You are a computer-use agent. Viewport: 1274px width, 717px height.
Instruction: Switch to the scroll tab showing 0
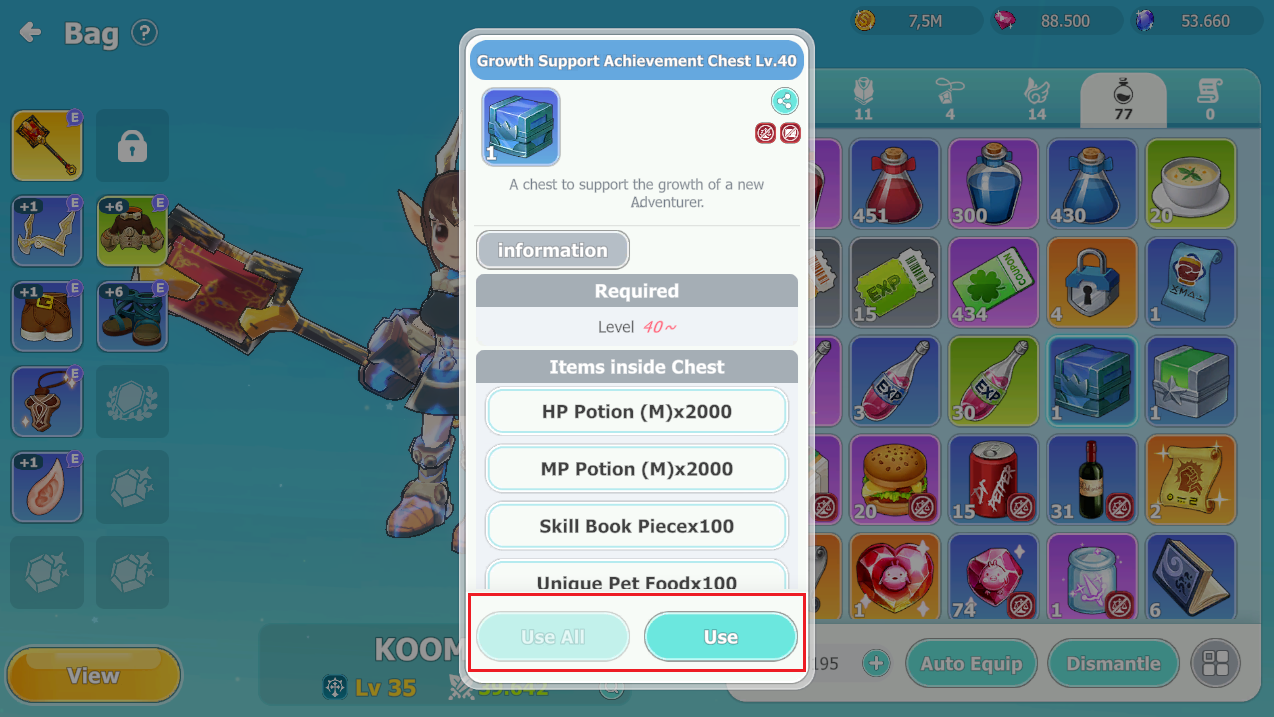coord(1210,100)
